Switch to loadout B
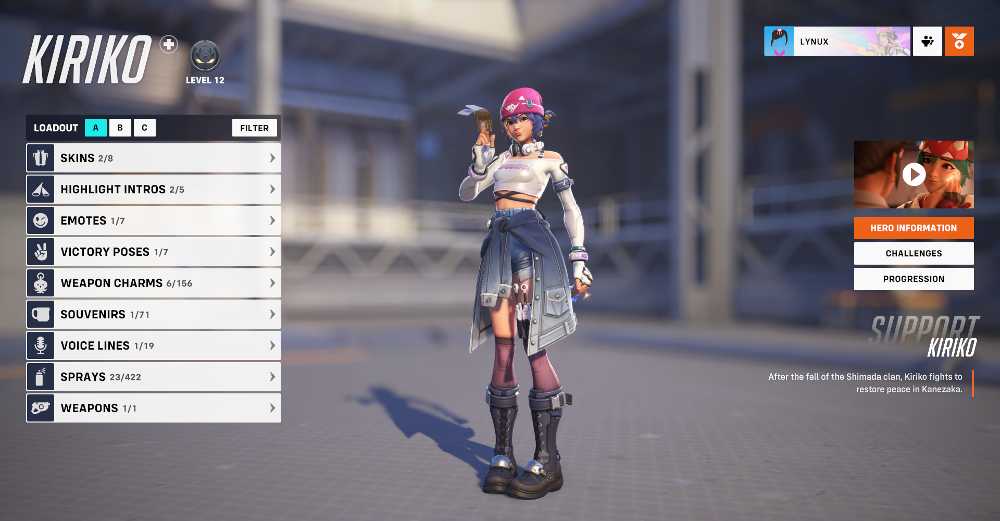This screenshot has height=521, width=1000. pos(120,128)
